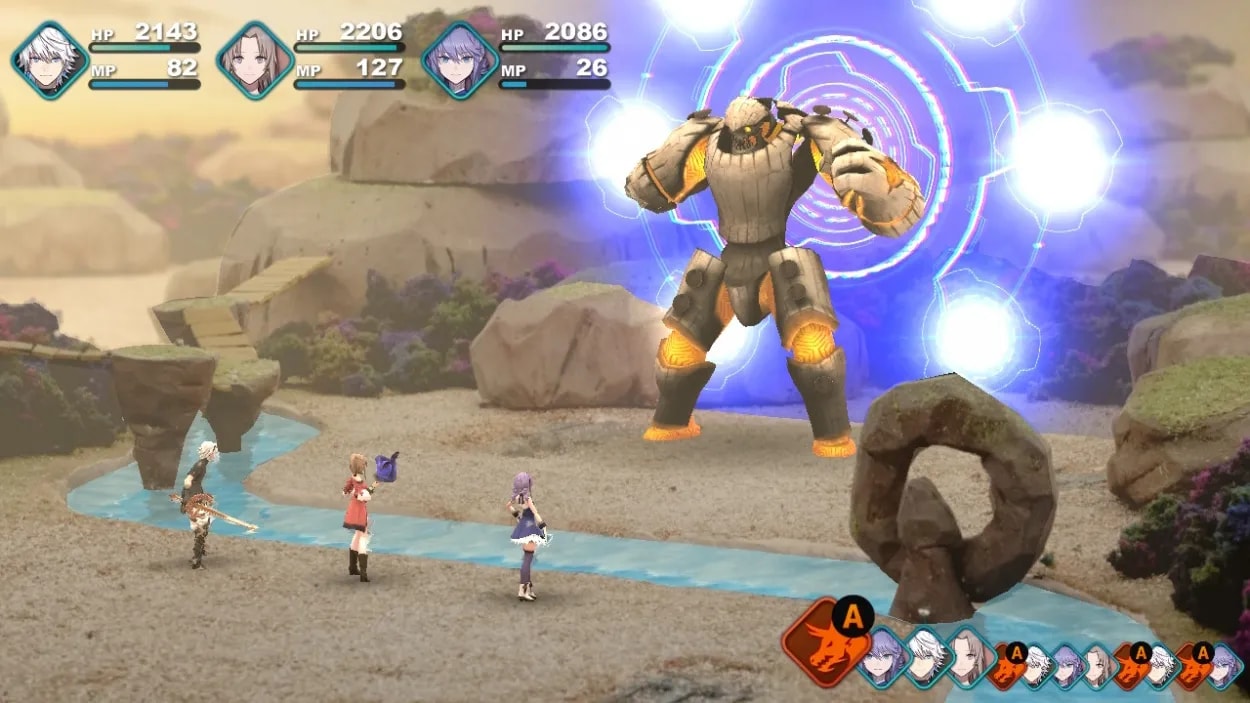Select the white-haired hero's party status portrait

click(50, 60)
